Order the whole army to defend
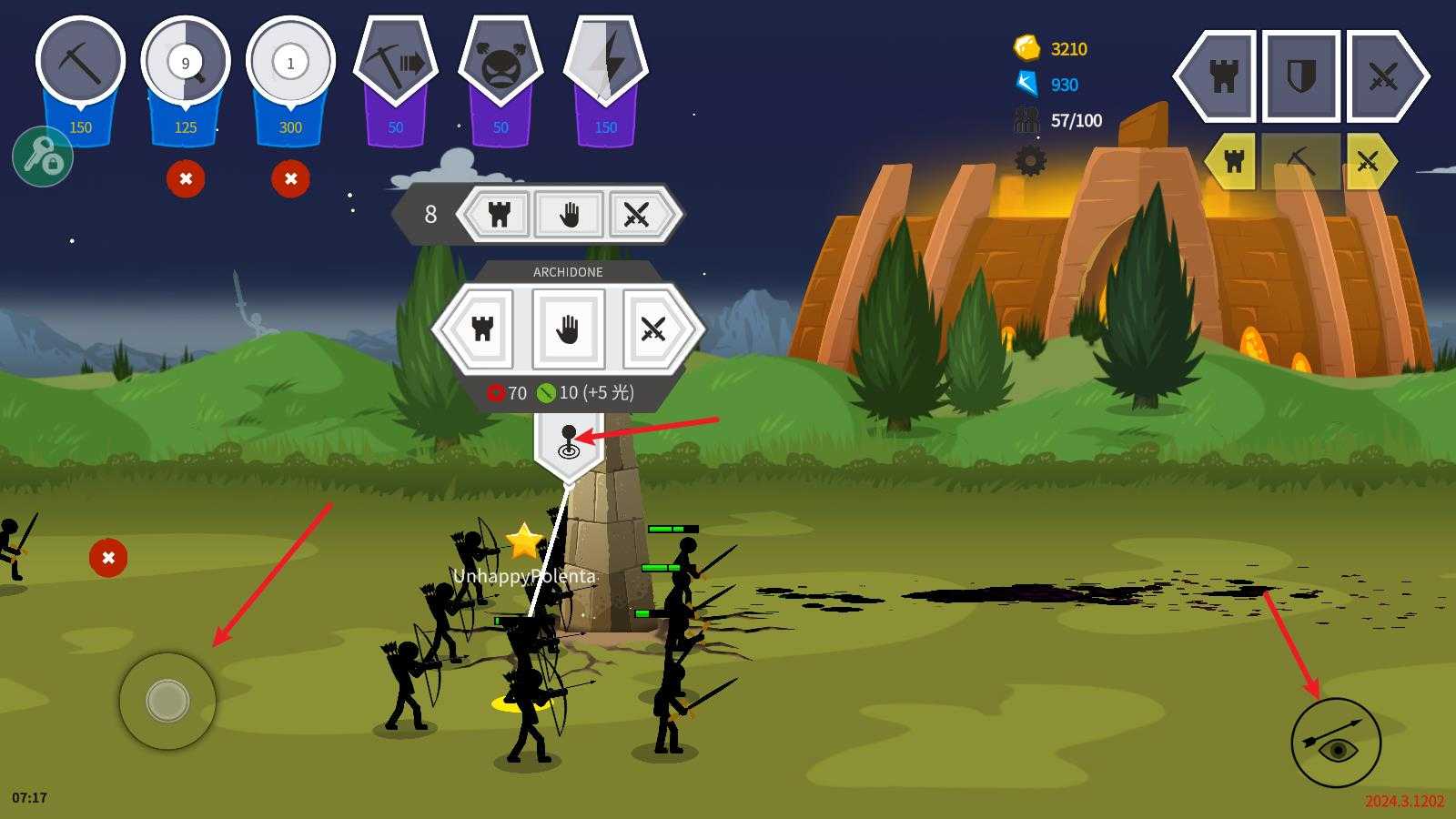The width and height of the screenshot is (1456, 819). (1301, 76)
